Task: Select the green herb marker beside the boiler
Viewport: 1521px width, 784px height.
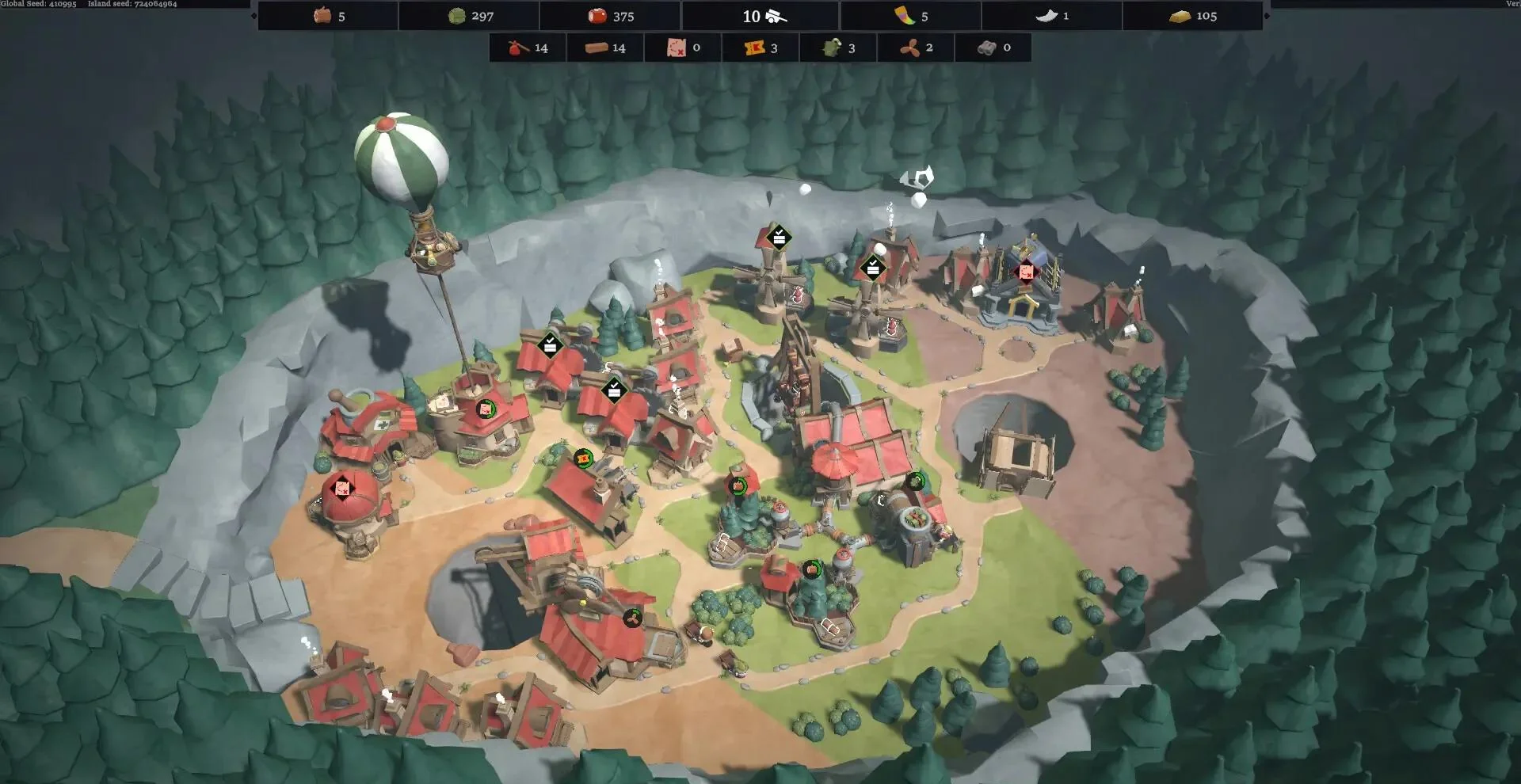Action: (915, 481)
